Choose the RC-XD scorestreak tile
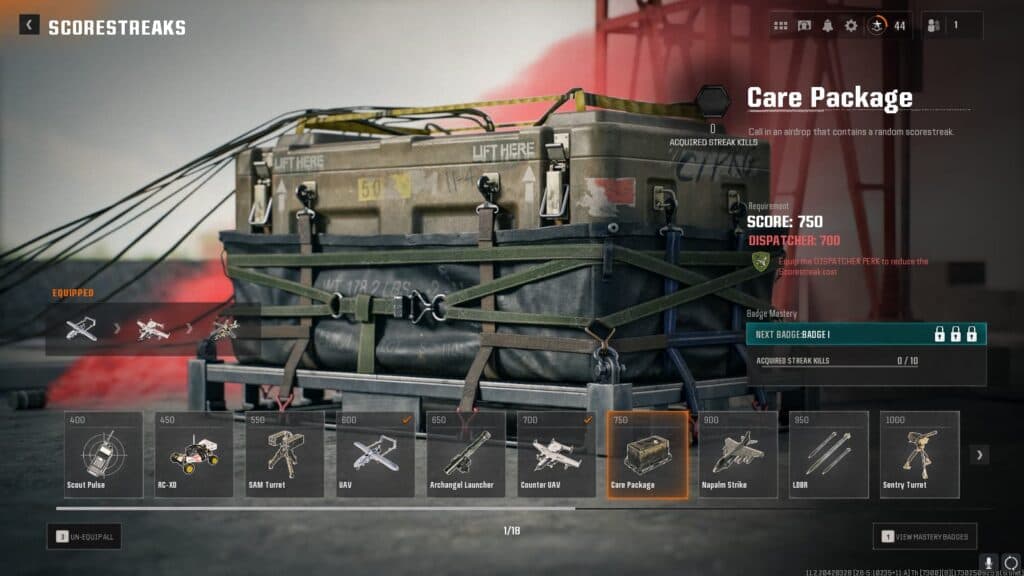The height and width of the screenshot is (576, 1024). [194, 454]
